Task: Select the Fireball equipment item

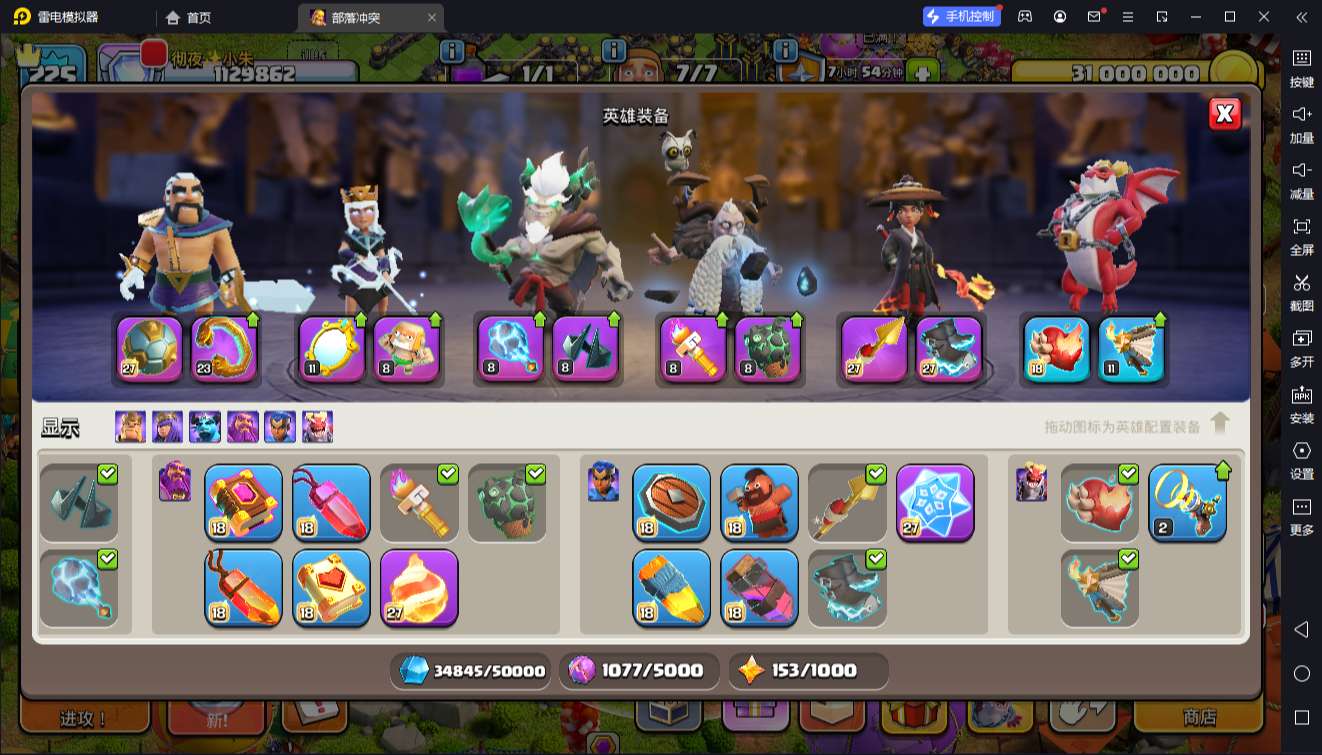Action: pos(419,587)
